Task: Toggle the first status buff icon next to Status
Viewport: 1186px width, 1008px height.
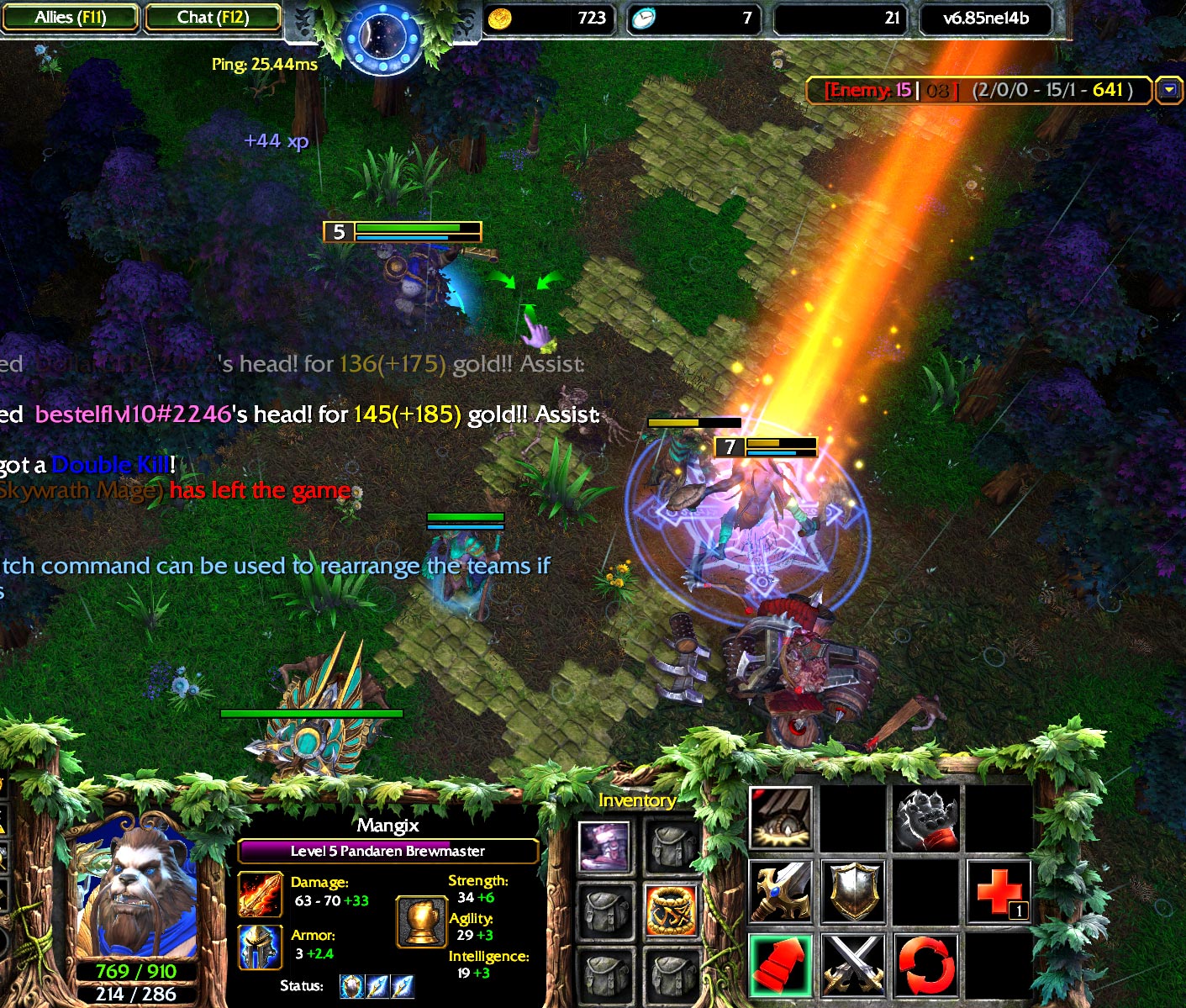Action: (352, 987)
